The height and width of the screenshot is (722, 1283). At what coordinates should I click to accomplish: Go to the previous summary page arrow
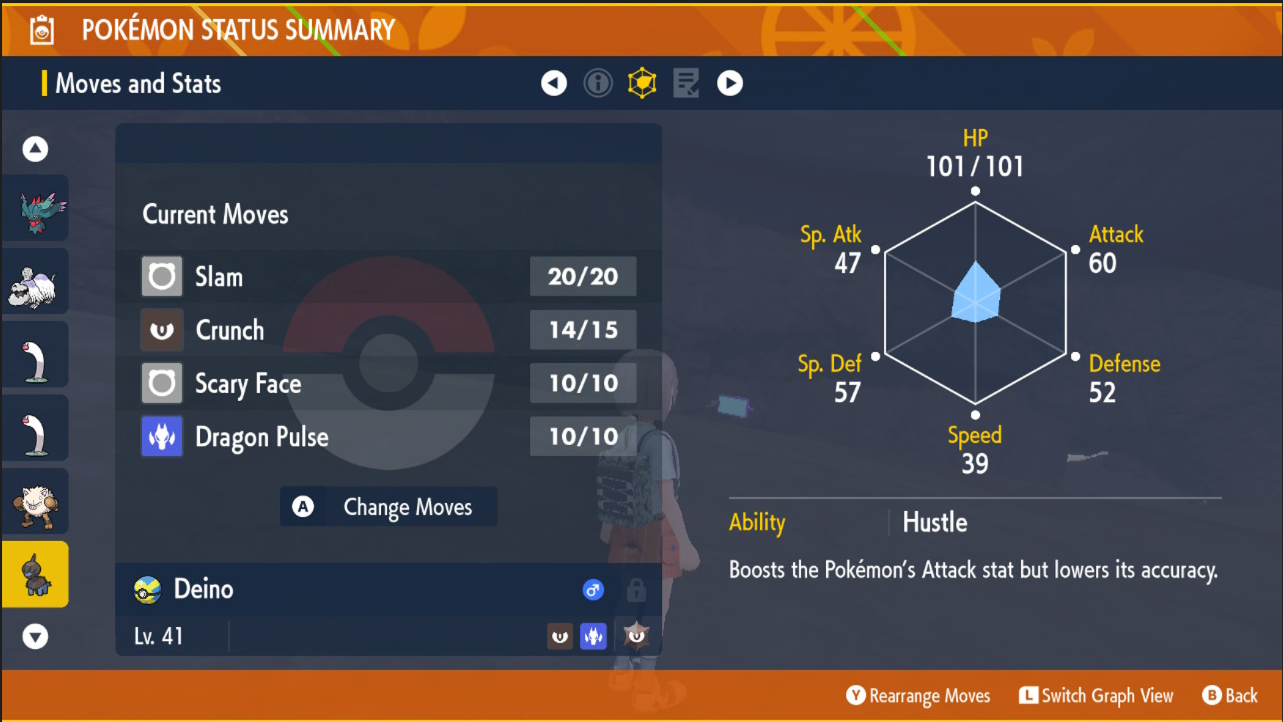pyautogui.click(x=554, y=83)
